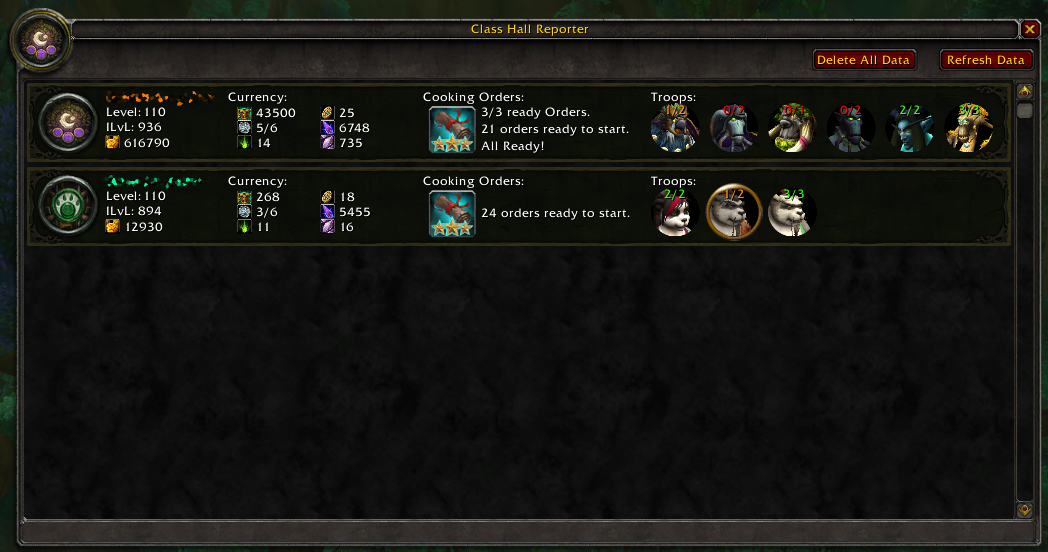The width and height of the screenshot is (1048, 552).
Task: Pick the golden treant troop showing 3/3
Action: click(x=968, y=128)
